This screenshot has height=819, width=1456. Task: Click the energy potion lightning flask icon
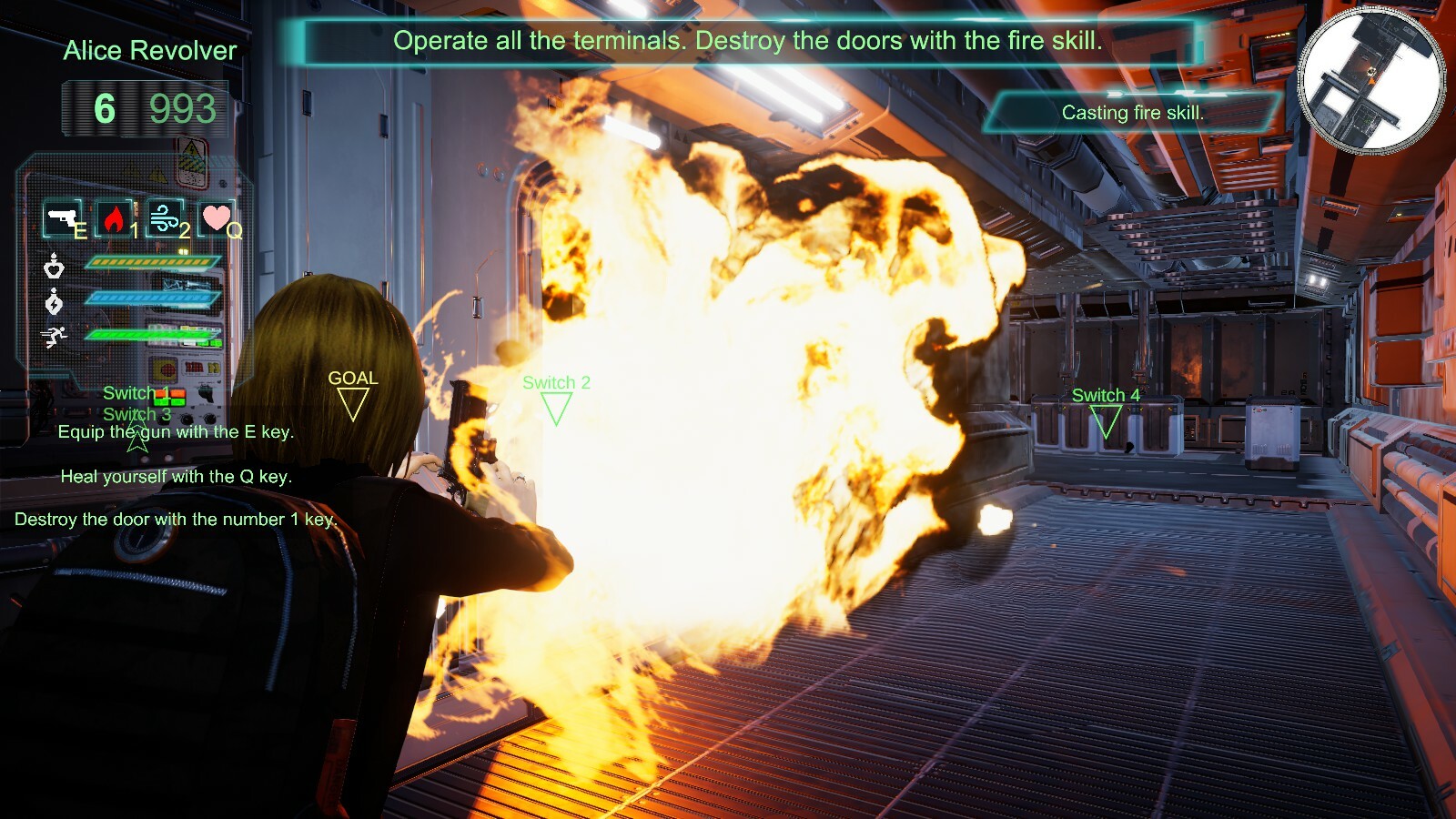(55, 300)
